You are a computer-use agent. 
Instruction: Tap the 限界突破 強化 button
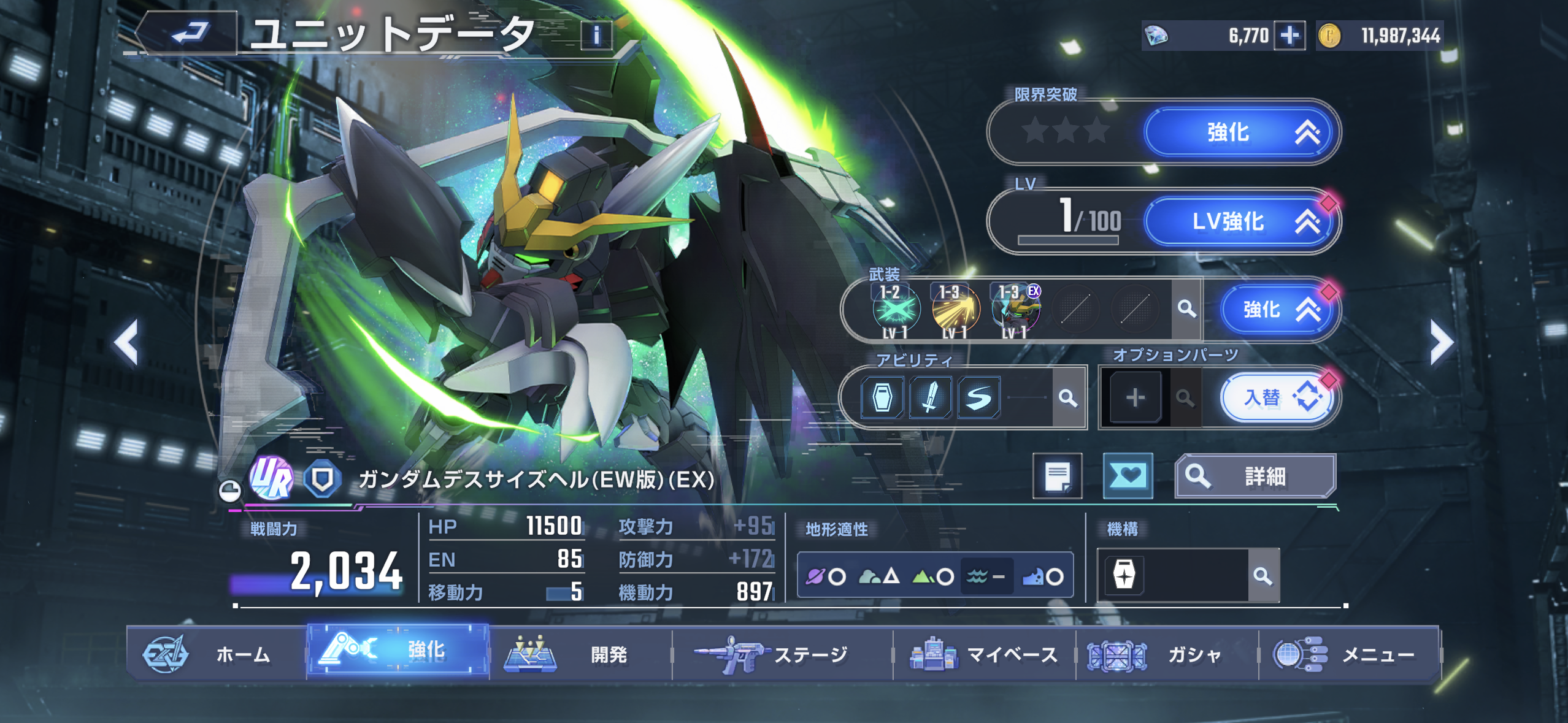click(1240, 132)
